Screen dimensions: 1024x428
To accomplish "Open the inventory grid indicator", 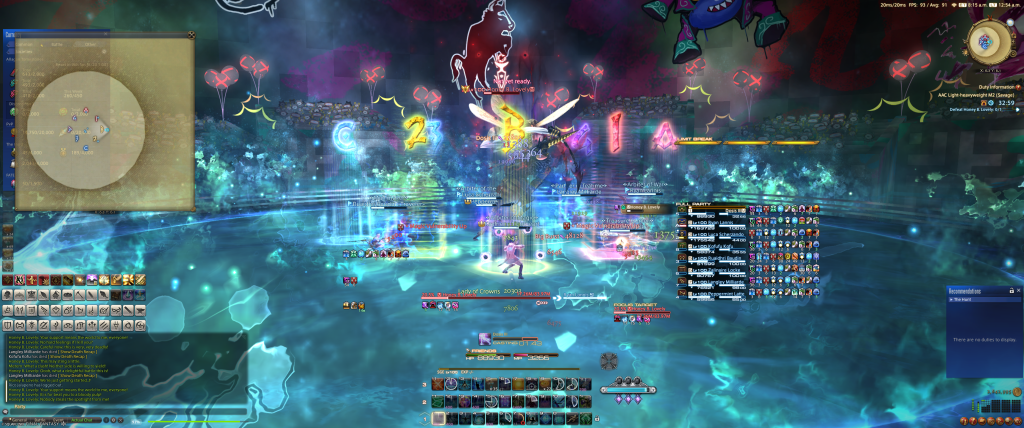I will [x=1000, y=407].
